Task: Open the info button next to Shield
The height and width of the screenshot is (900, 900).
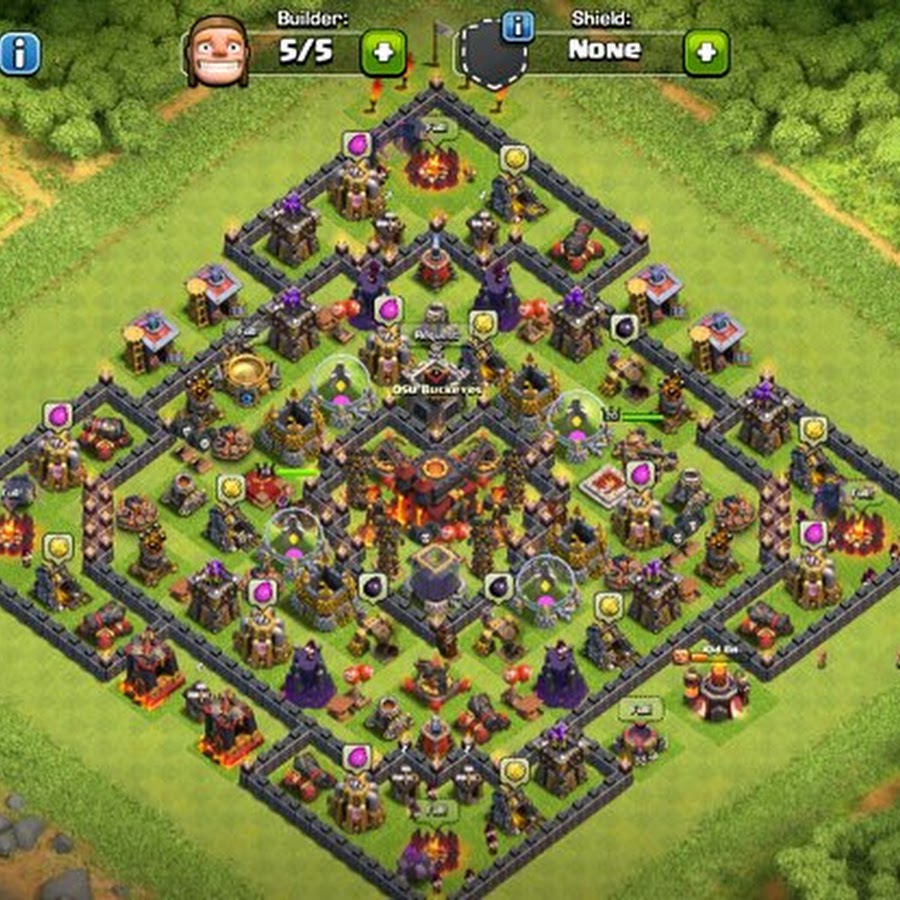Action: point(517,26)
